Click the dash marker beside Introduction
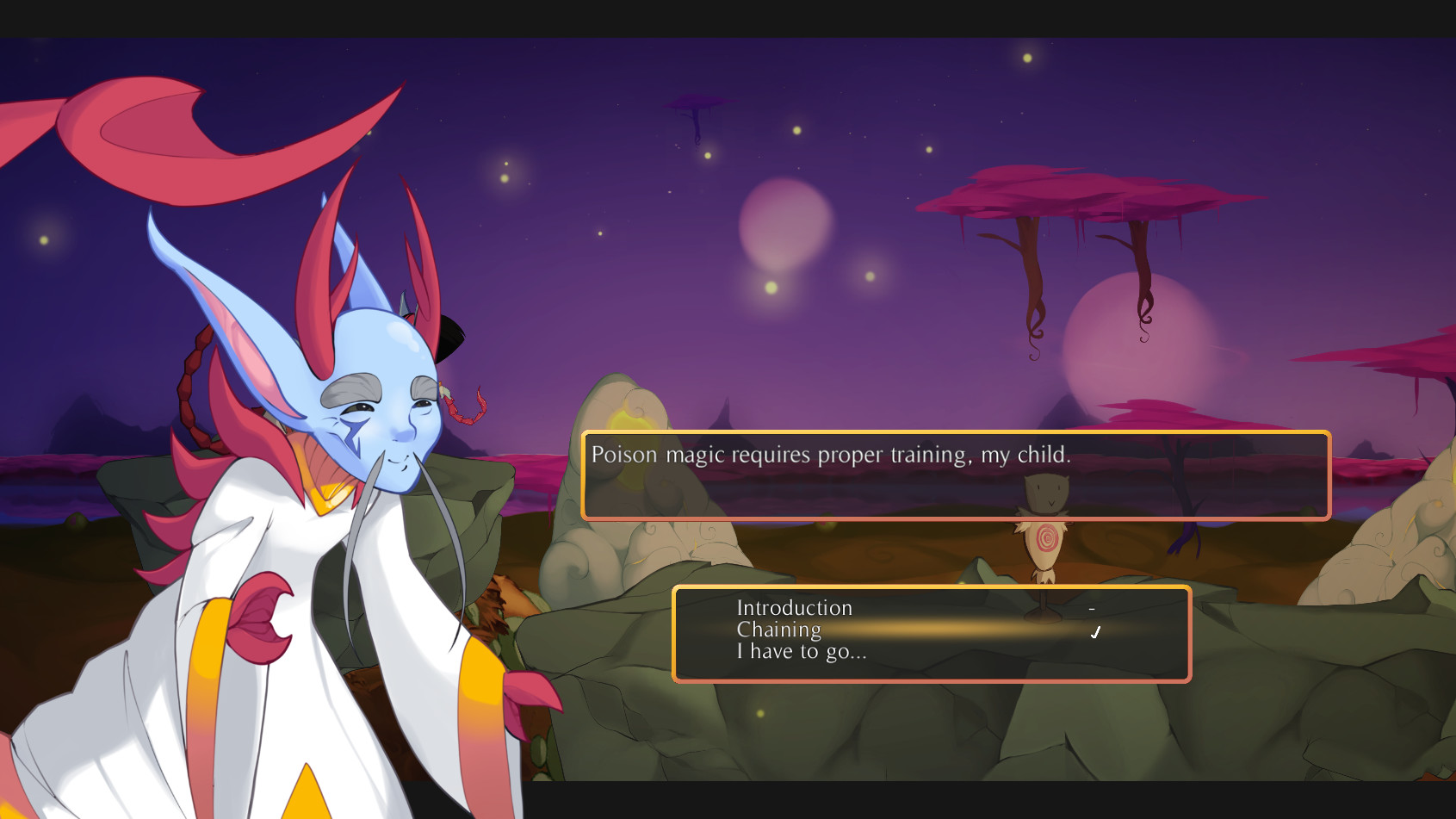Viewport: 1456px width, 819px height. tap(1091, 610)
